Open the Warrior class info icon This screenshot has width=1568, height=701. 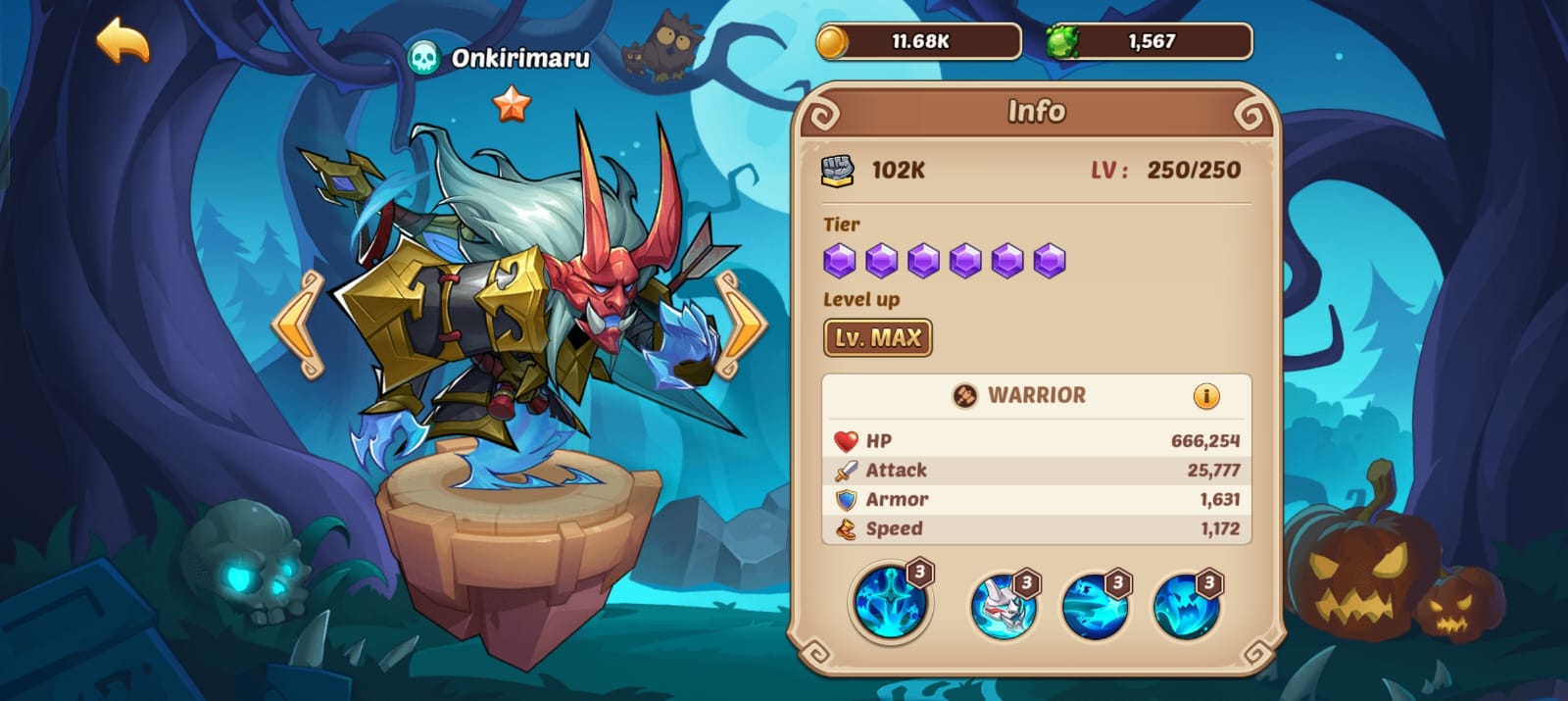[1205, 396]
